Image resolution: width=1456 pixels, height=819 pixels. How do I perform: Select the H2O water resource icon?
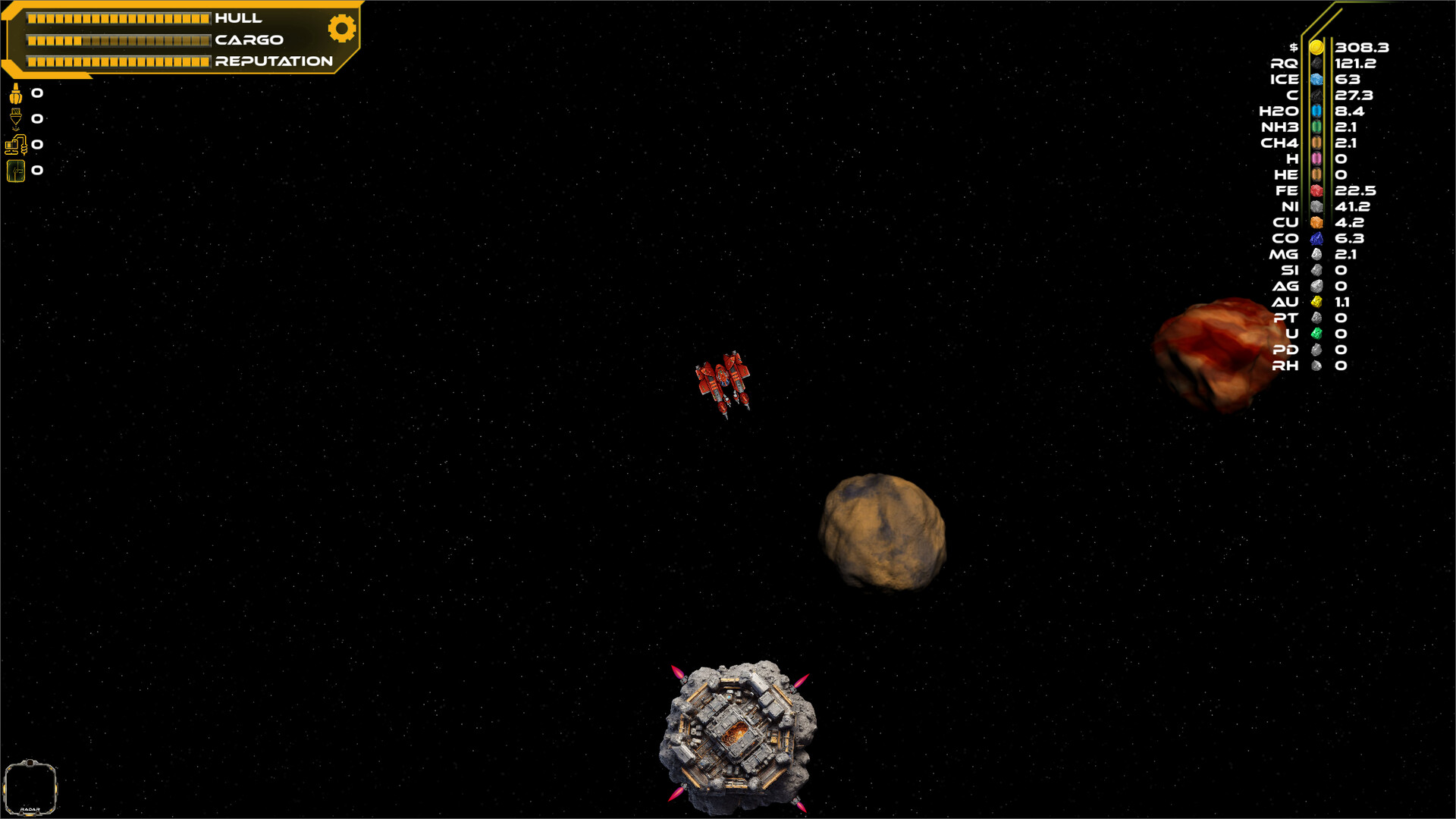pyautogui.click(x=1317, y=111)
